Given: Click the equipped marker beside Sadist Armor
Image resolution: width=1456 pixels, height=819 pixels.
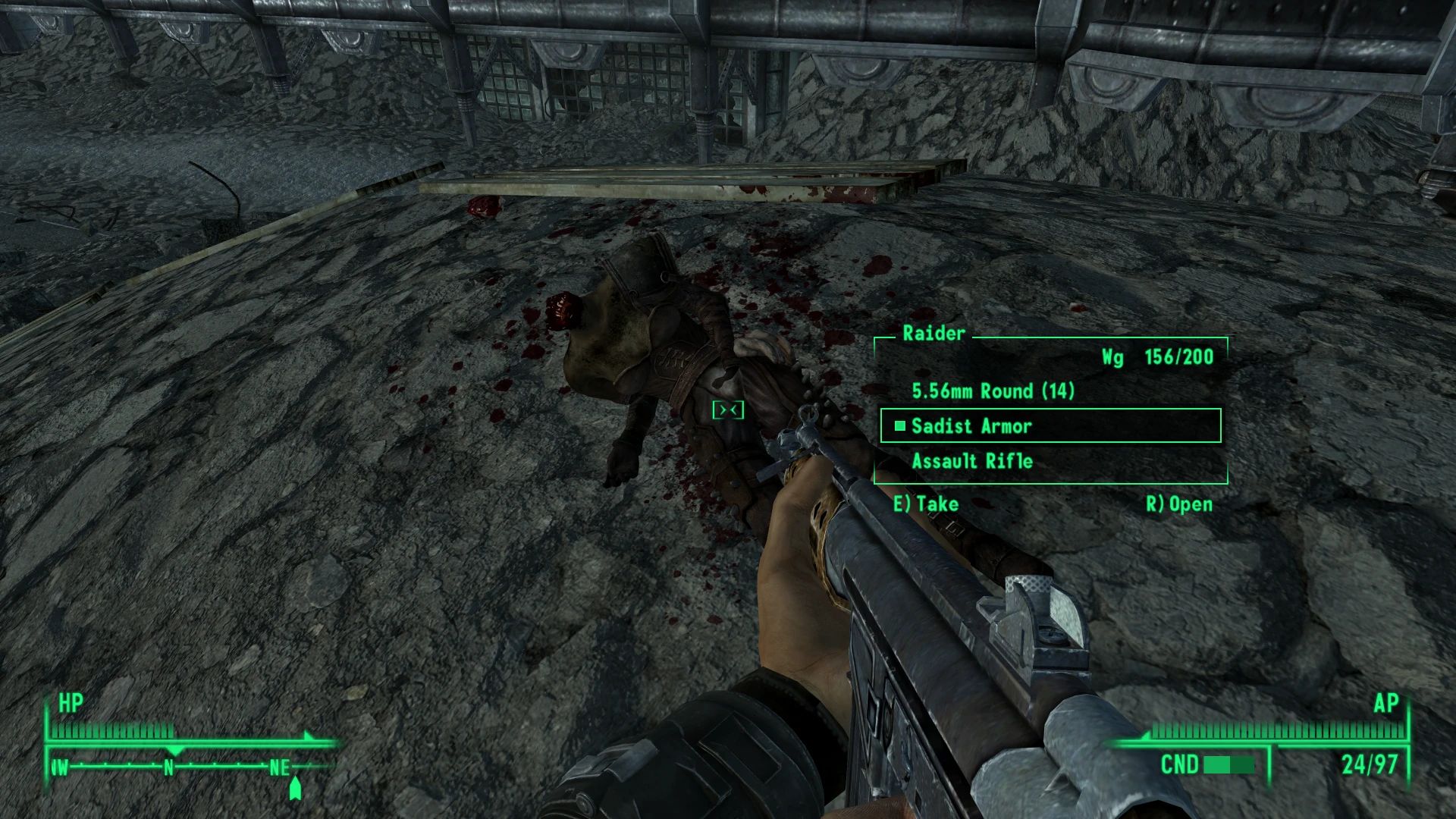Looking at the screenshot, I should coord(899,426).
